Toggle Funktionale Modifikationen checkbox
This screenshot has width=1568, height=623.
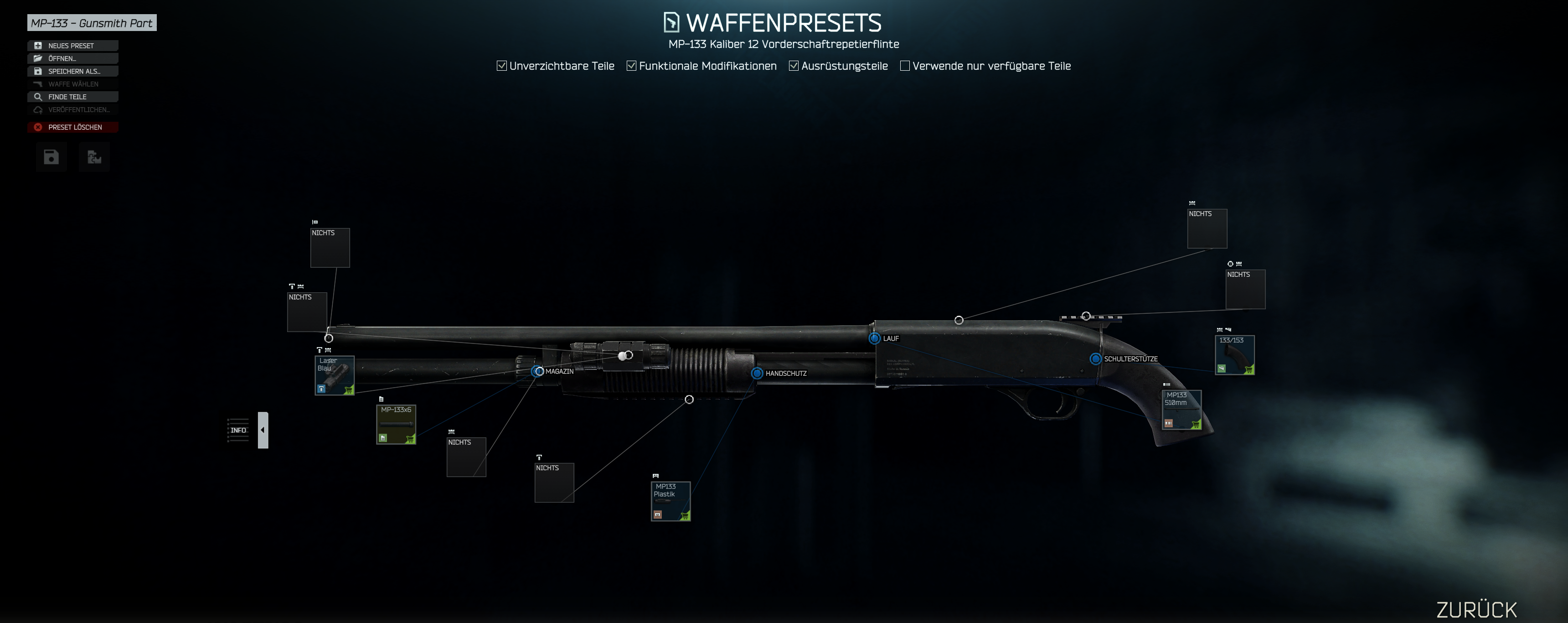[x=632, y=66]
